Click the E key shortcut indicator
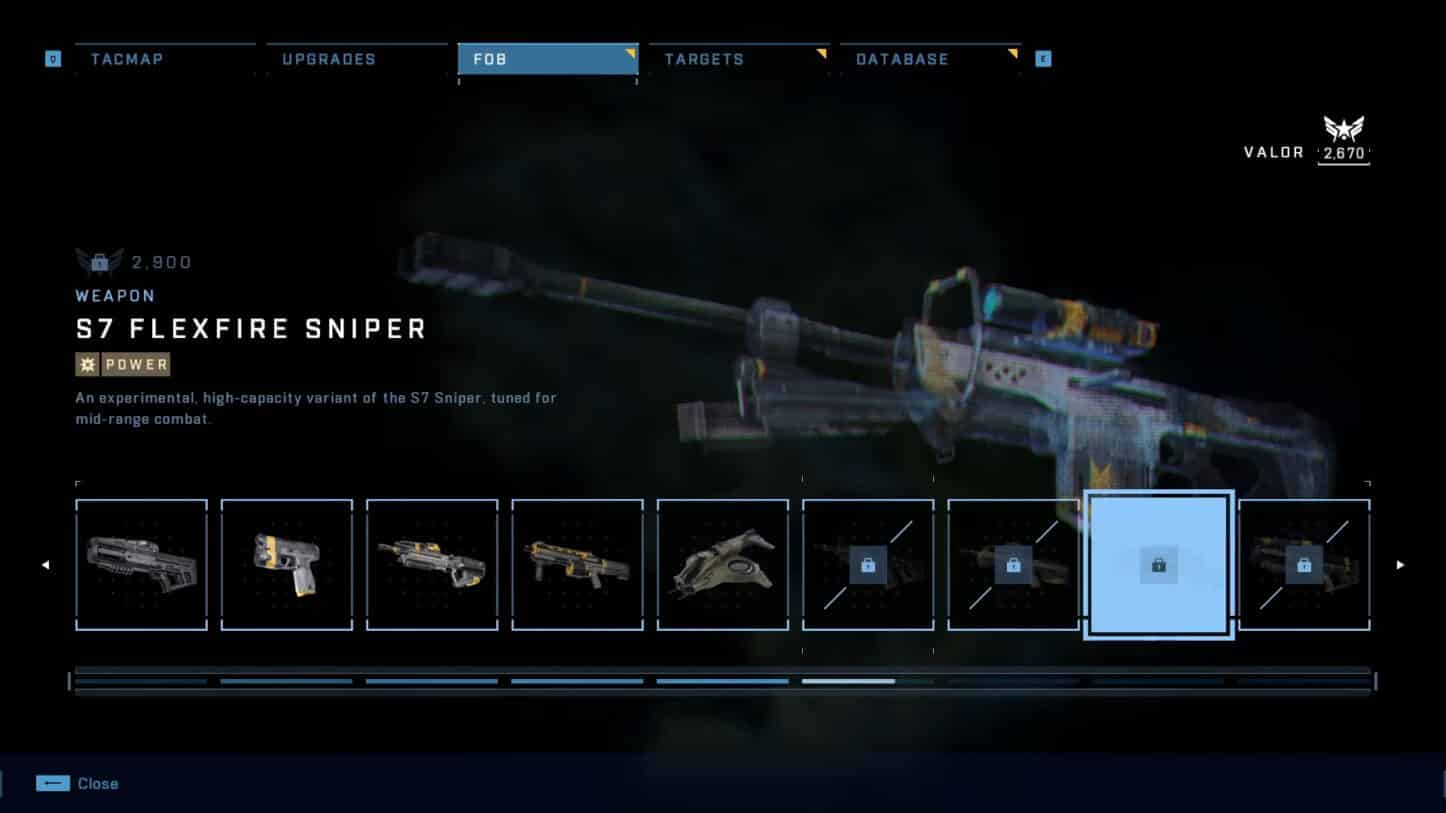This screenshot has width=1446, height=813. click(x=1042, y=58)
